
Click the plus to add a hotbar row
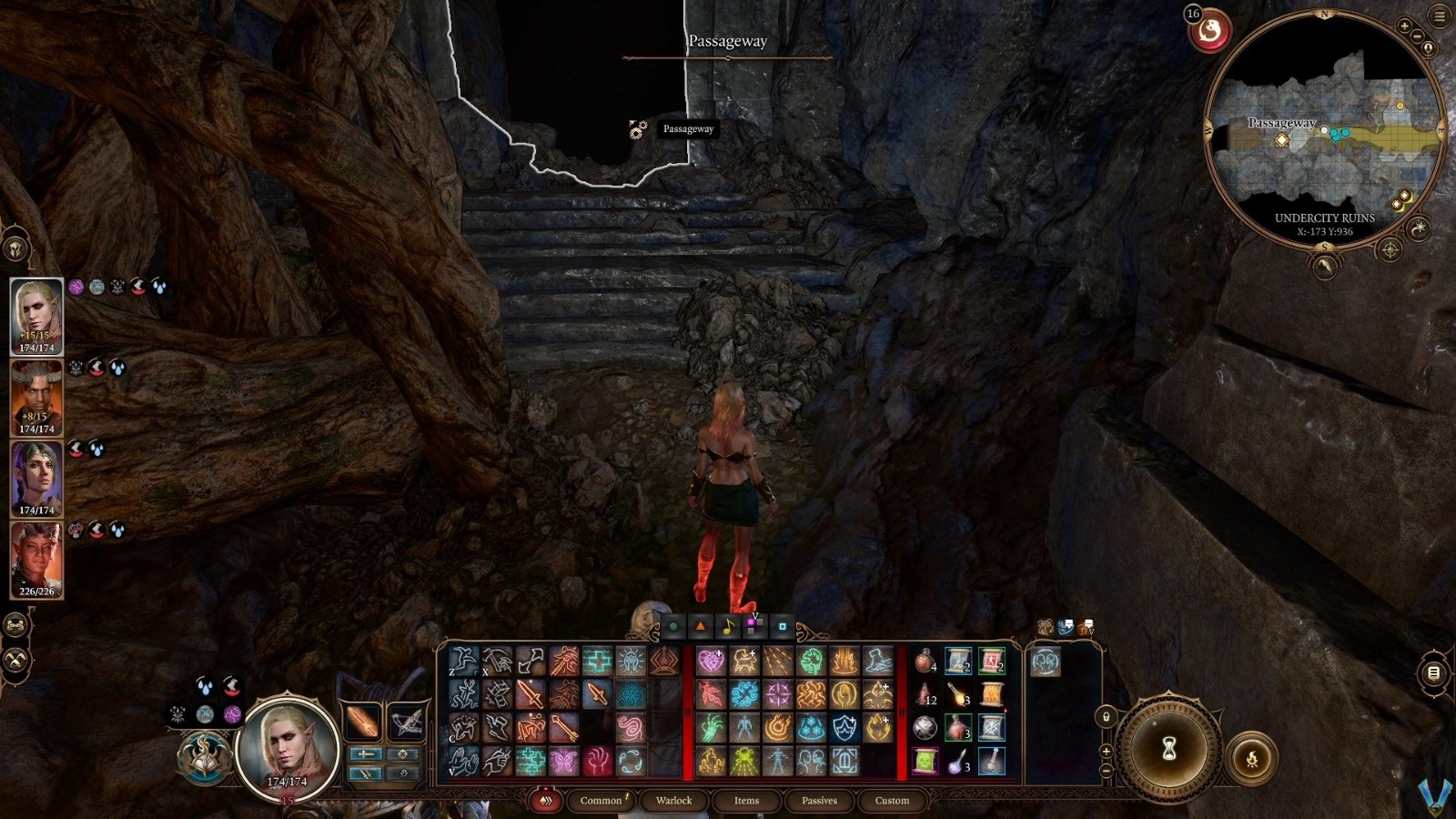(x=1107, y=752)
